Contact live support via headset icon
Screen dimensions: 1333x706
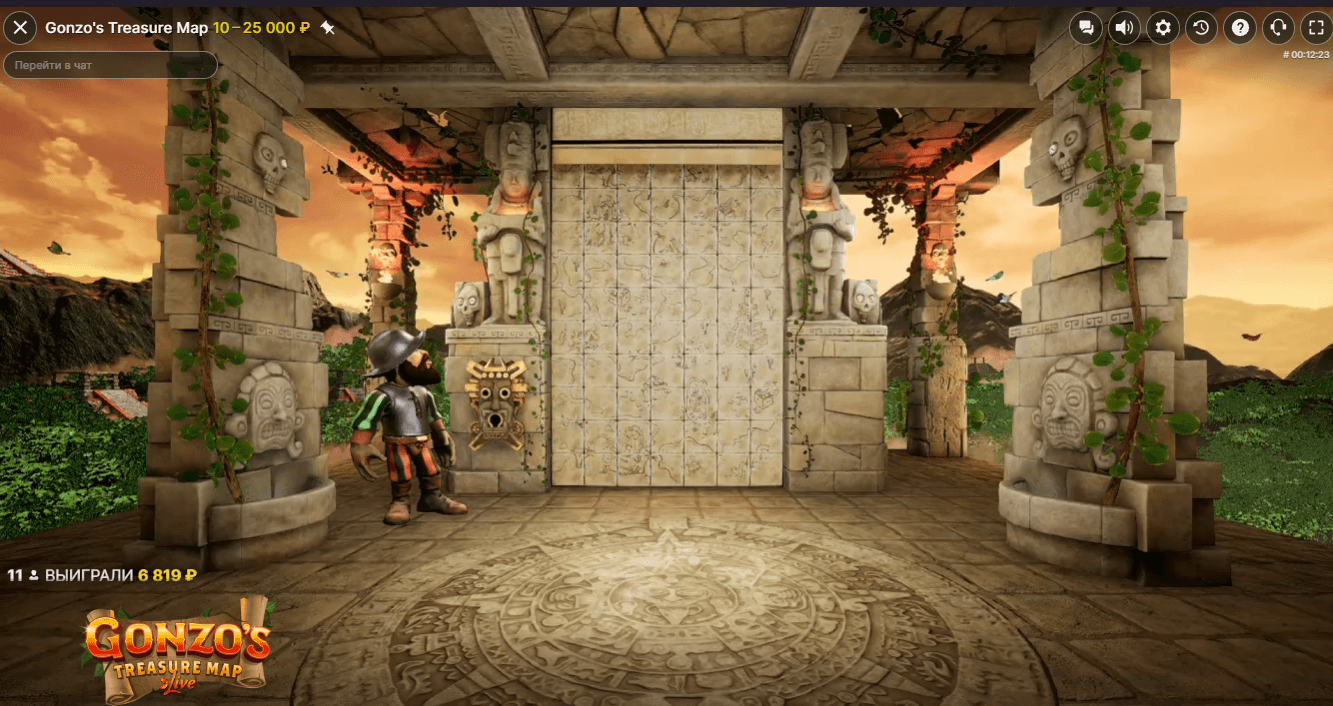pyautogui.click(x=1278, y=28)
